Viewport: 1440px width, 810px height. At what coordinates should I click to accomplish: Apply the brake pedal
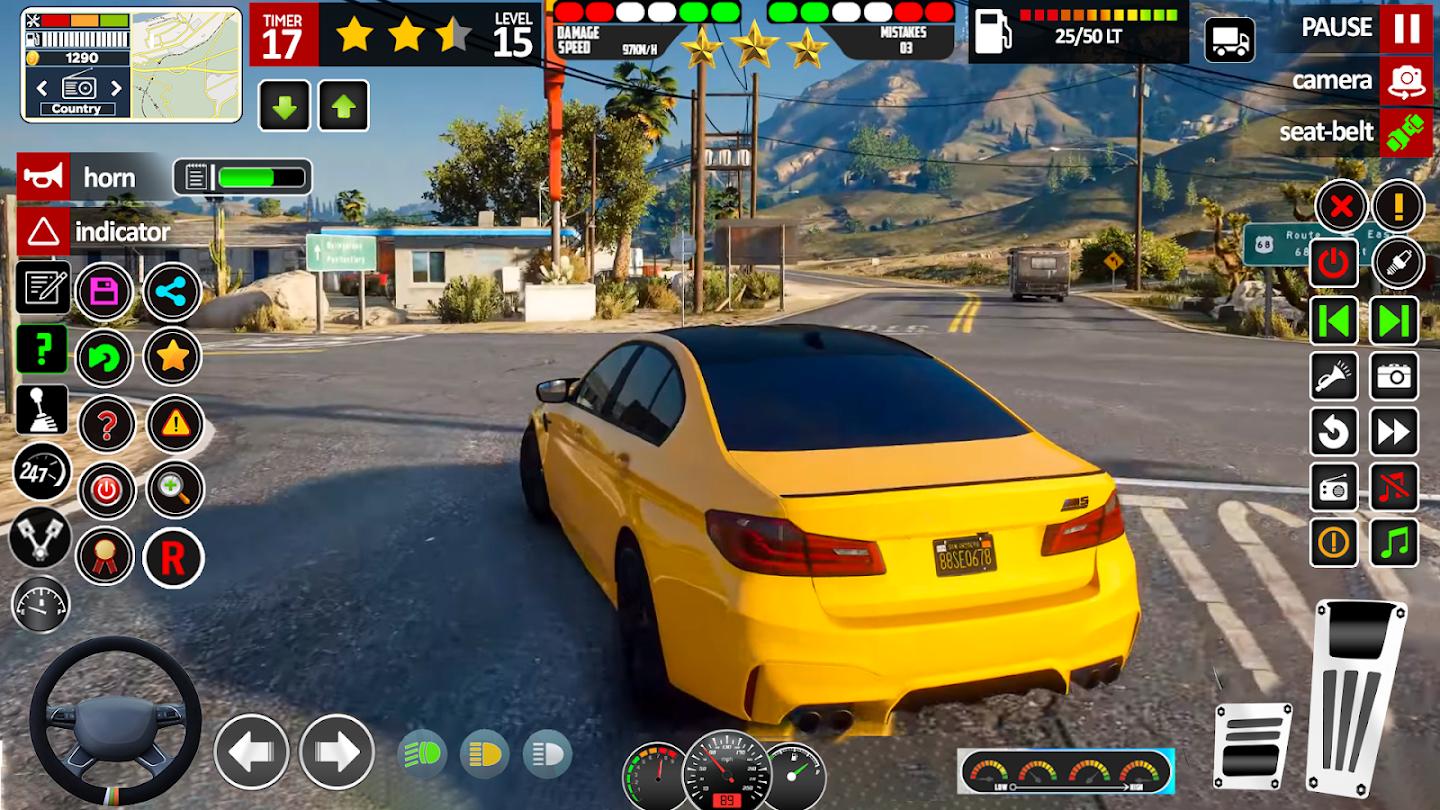point(1252,745)
